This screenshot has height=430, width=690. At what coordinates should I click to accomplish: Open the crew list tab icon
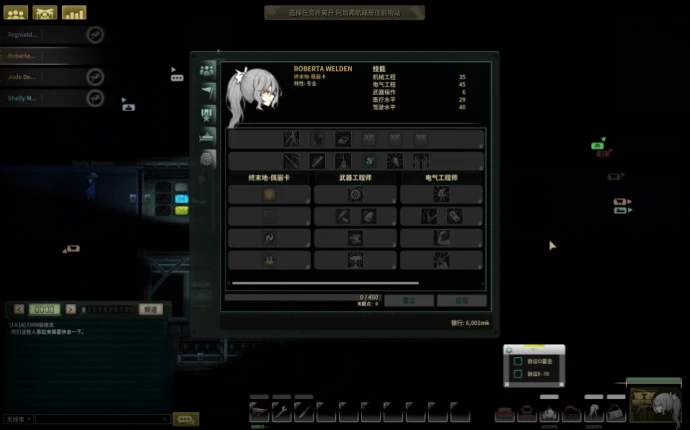tap(207, 69)
